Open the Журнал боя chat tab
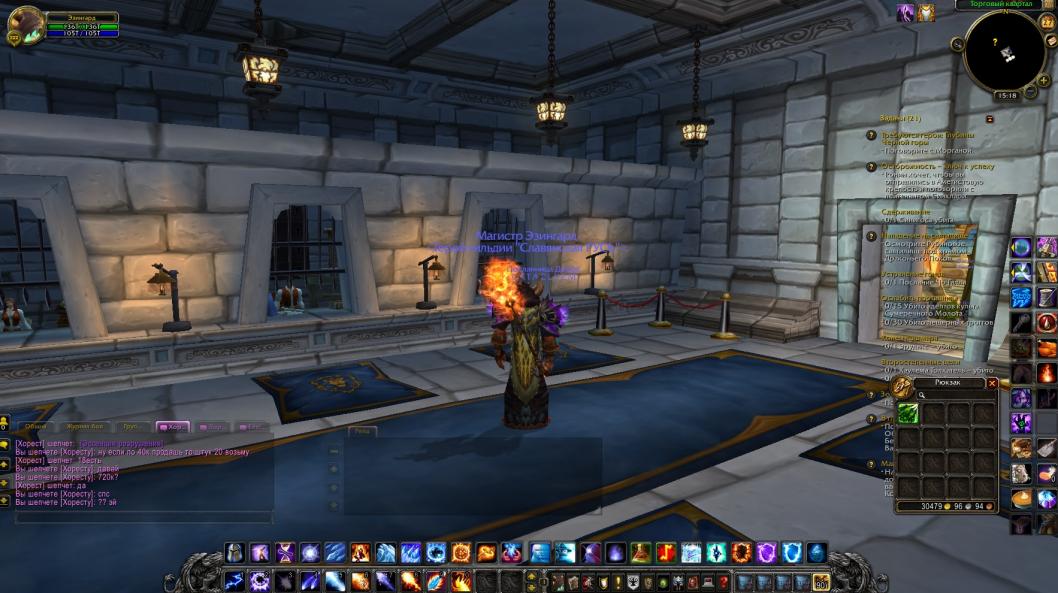The height and width of the screenshot is (593, 1058). 85,427
